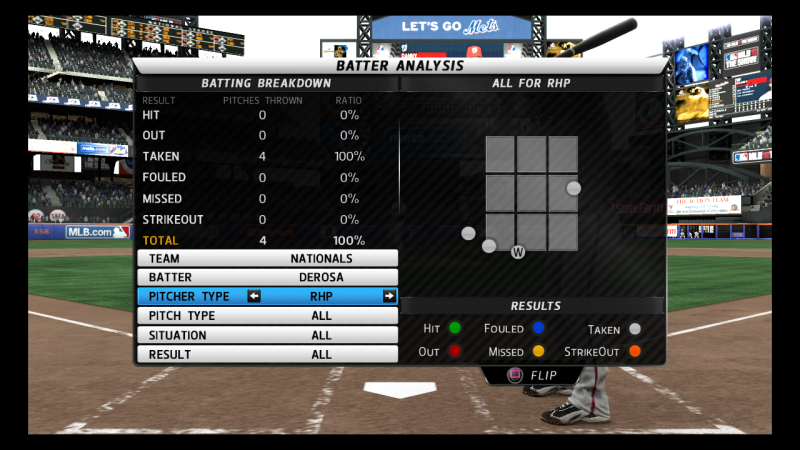800x450 pixels.
Task: Choose the Result filter row
Action: pyautogui.click(x=267, y=354)
